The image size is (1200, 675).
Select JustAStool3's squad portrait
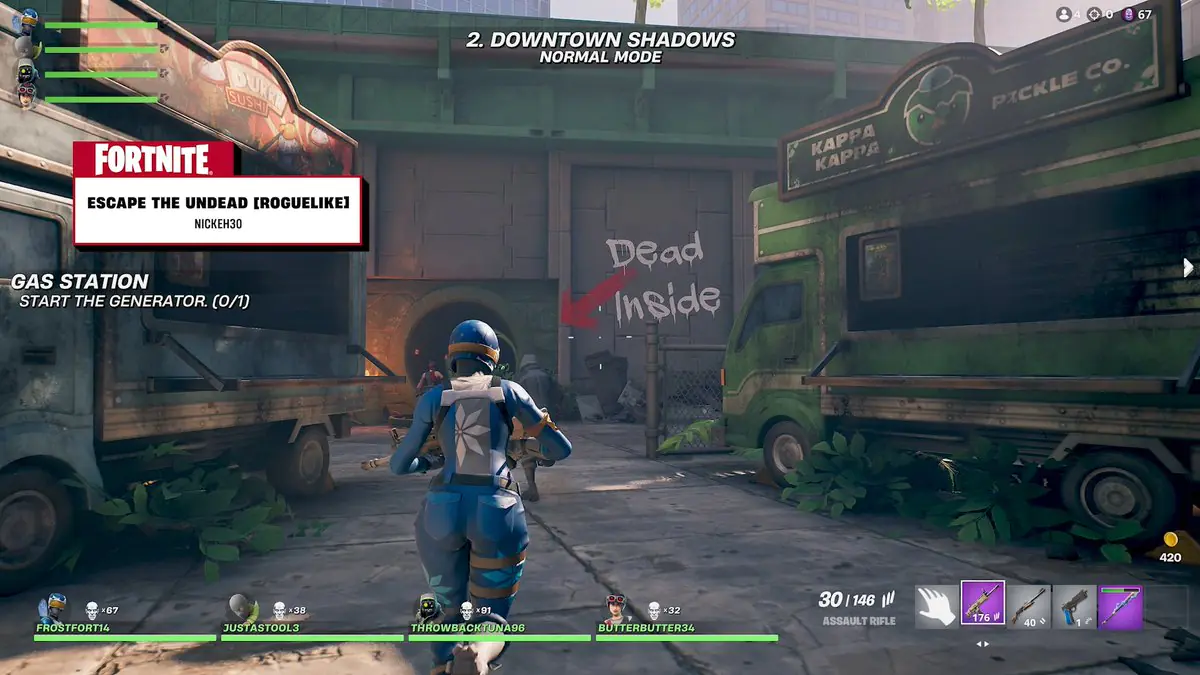[238, 608]
